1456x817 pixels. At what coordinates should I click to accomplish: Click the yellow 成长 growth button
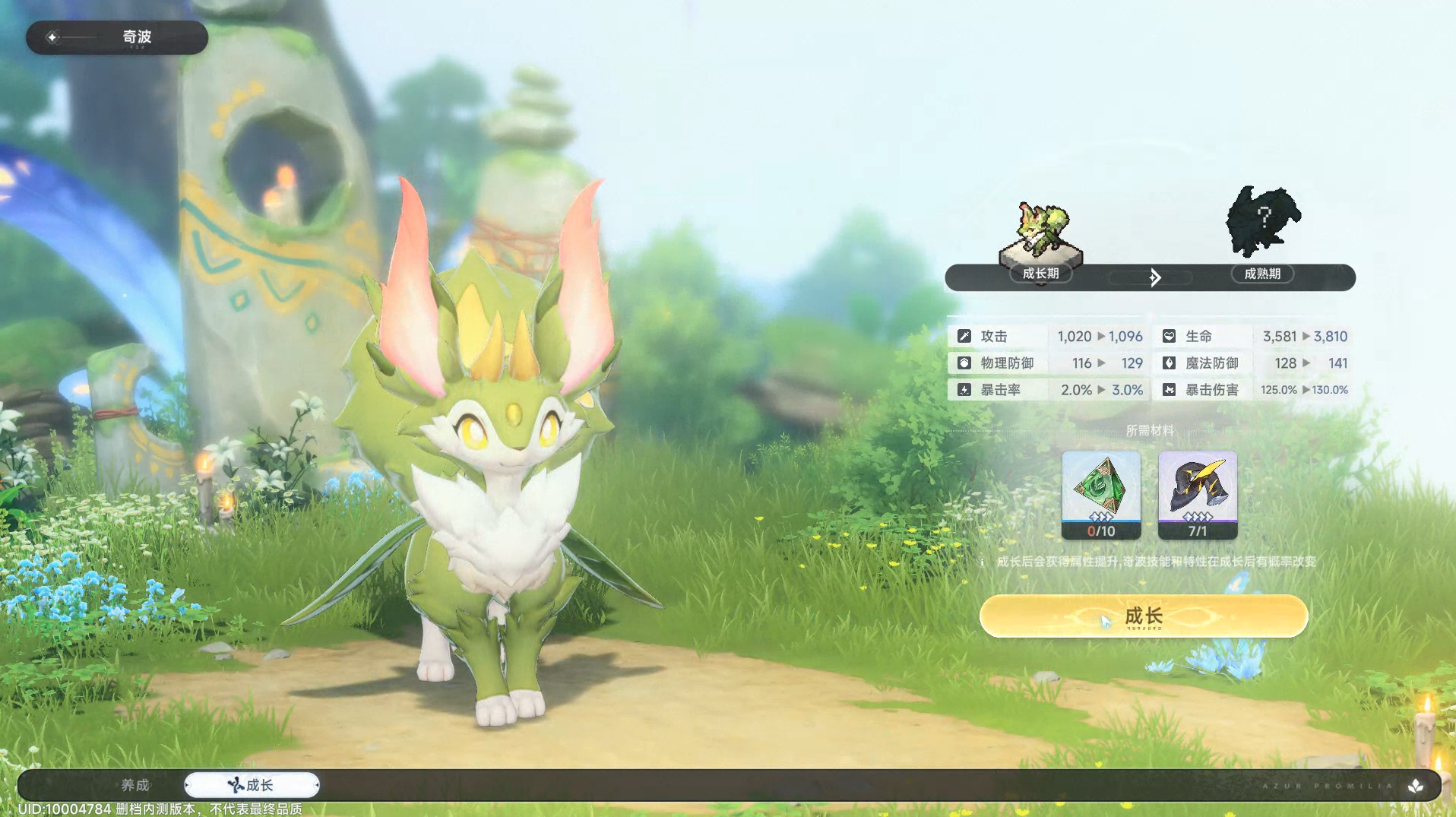(1143, 616)
